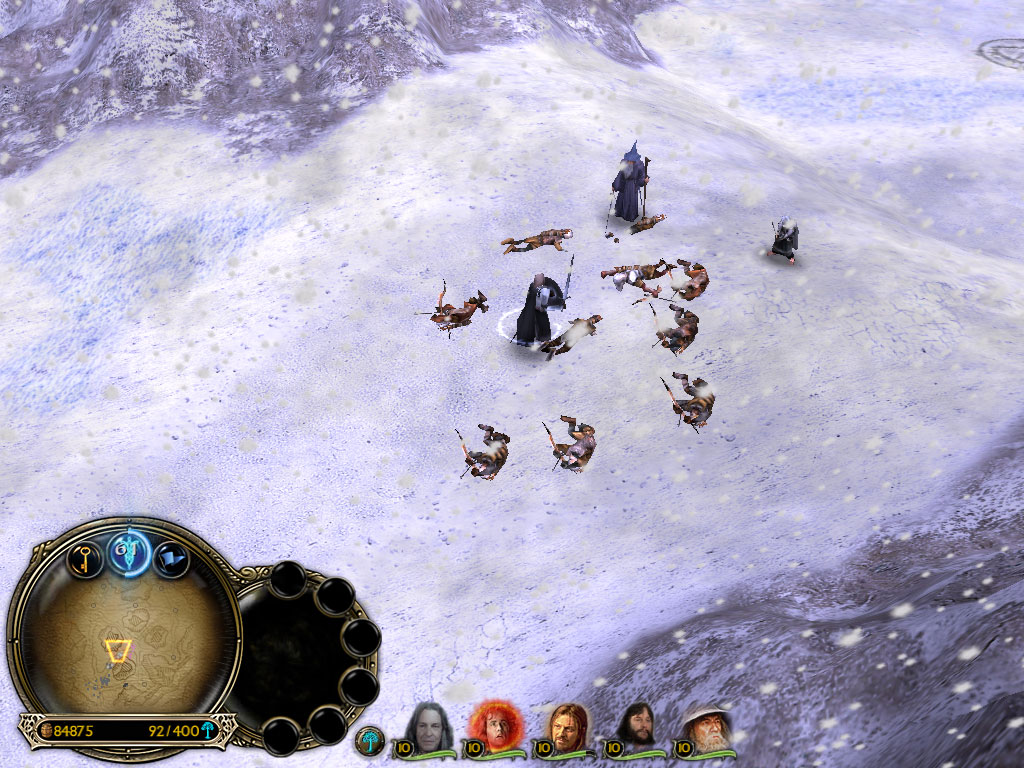Screen dimensions: 1024x768
Task: Click the small white tree icon beside portraits
Action: [x=371, y=740]
